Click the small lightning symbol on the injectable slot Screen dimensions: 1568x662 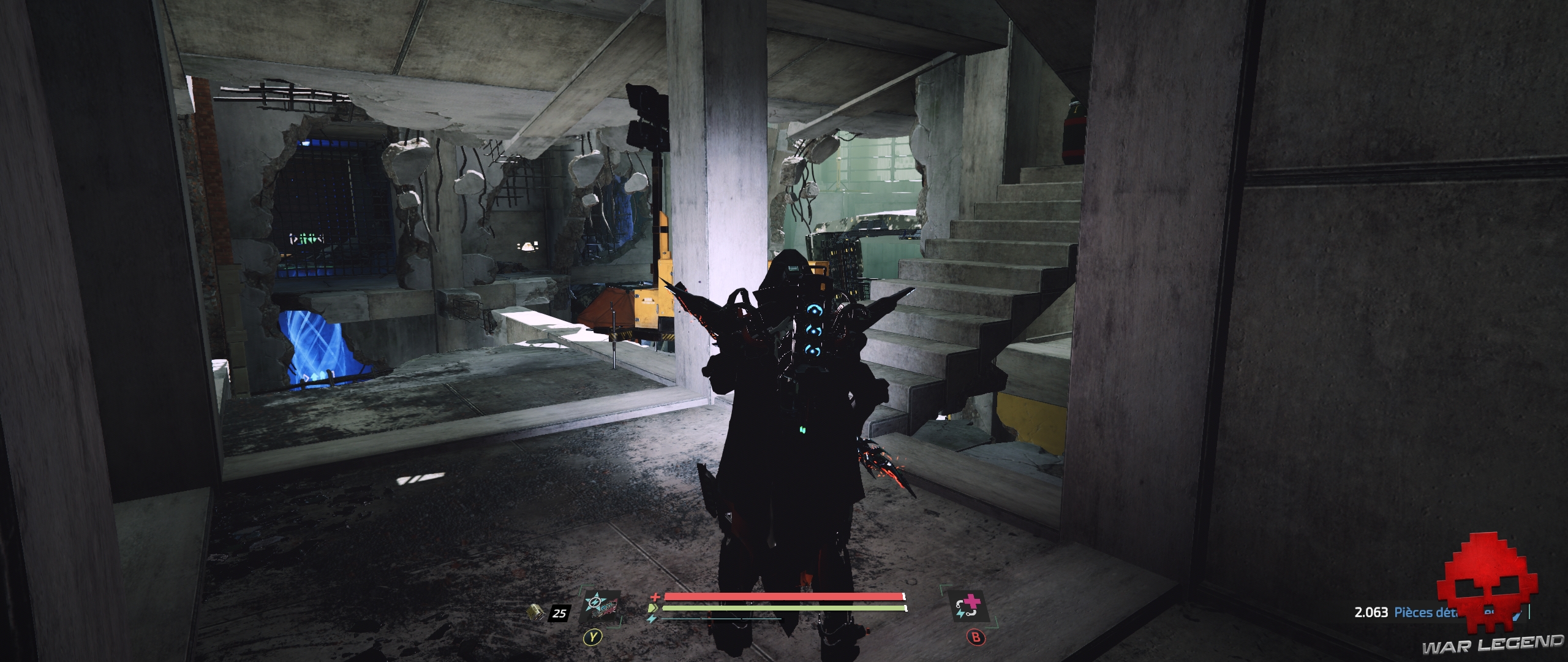click(960, 614)
